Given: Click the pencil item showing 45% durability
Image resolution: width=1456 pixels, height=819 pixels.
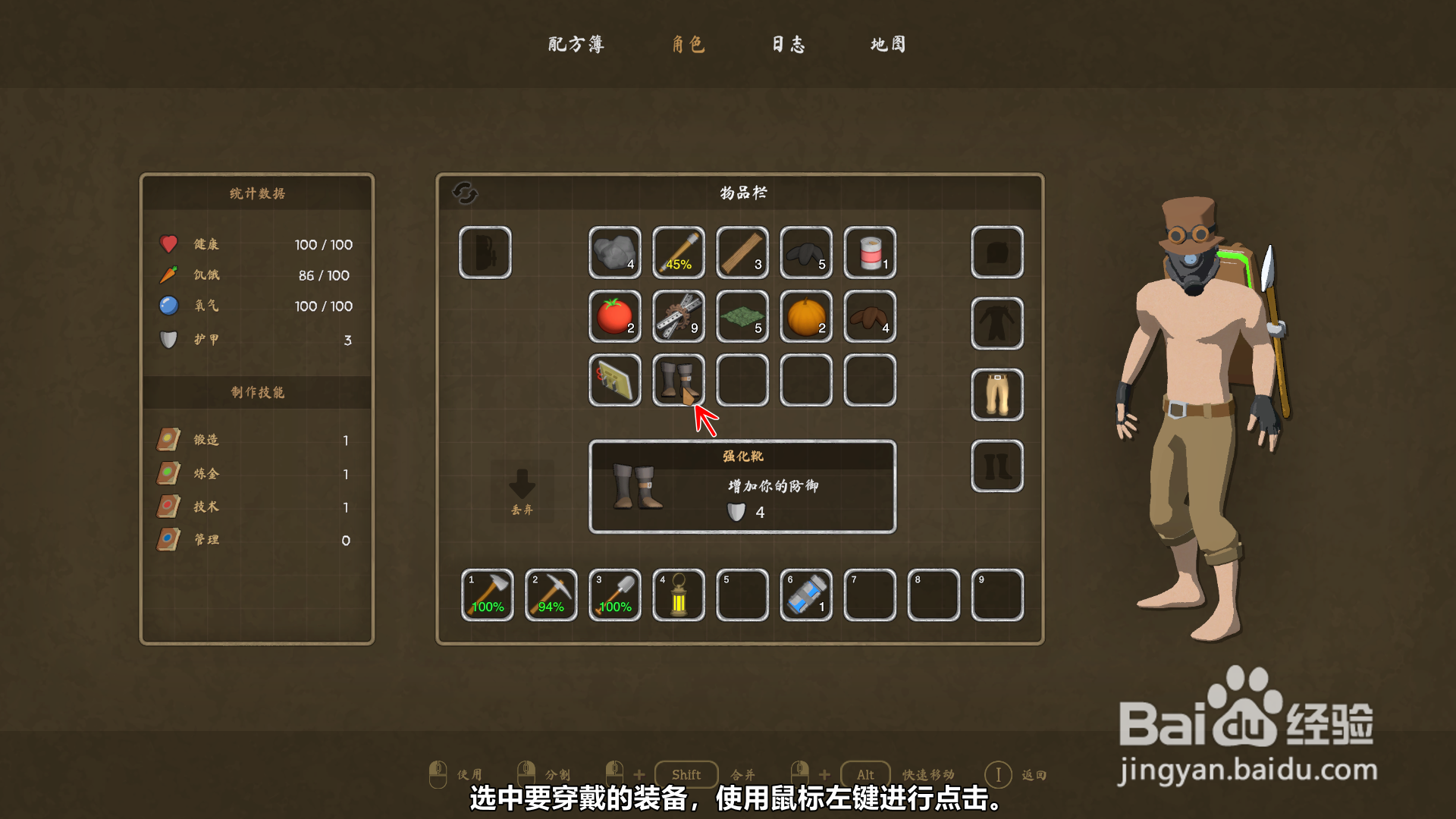Looking at the screenshot, I should click(678, 253).
